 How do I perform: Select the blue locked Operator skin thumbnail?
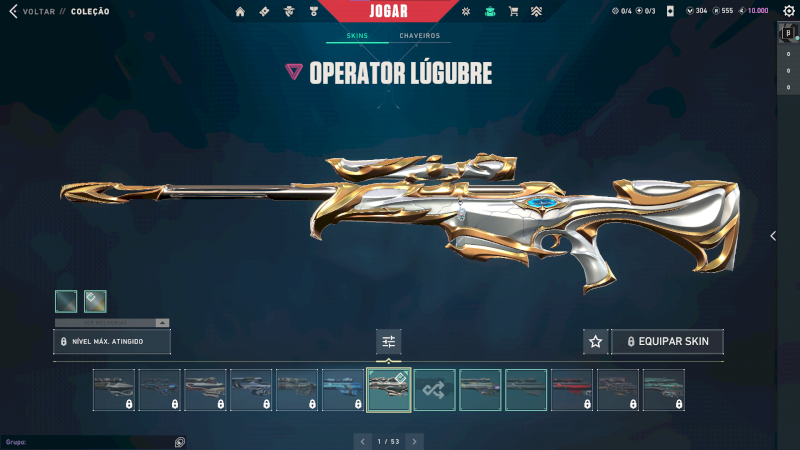coord(343,390)
